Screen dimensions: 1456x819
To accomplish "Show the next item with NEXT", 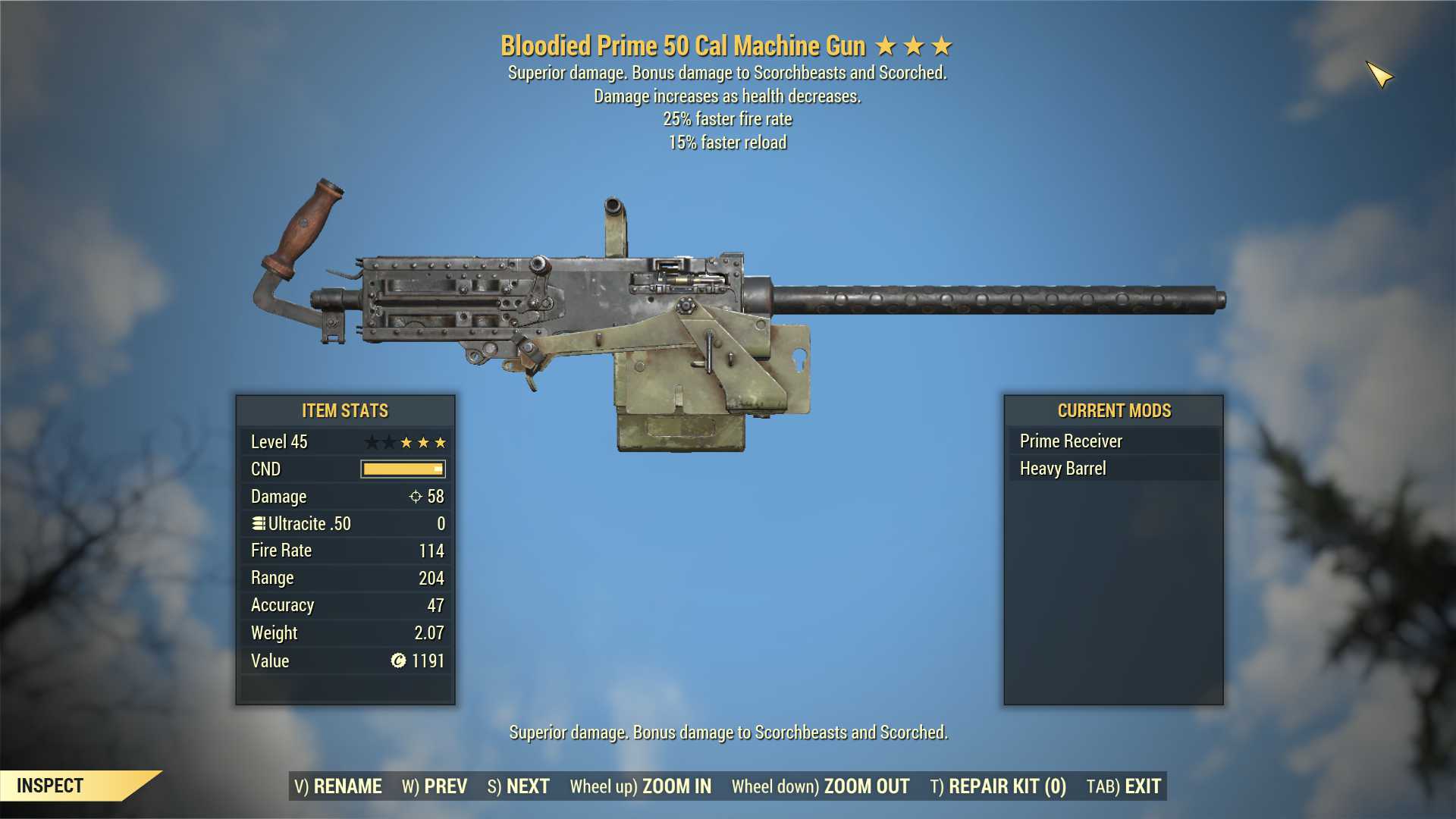I will 519,786.
